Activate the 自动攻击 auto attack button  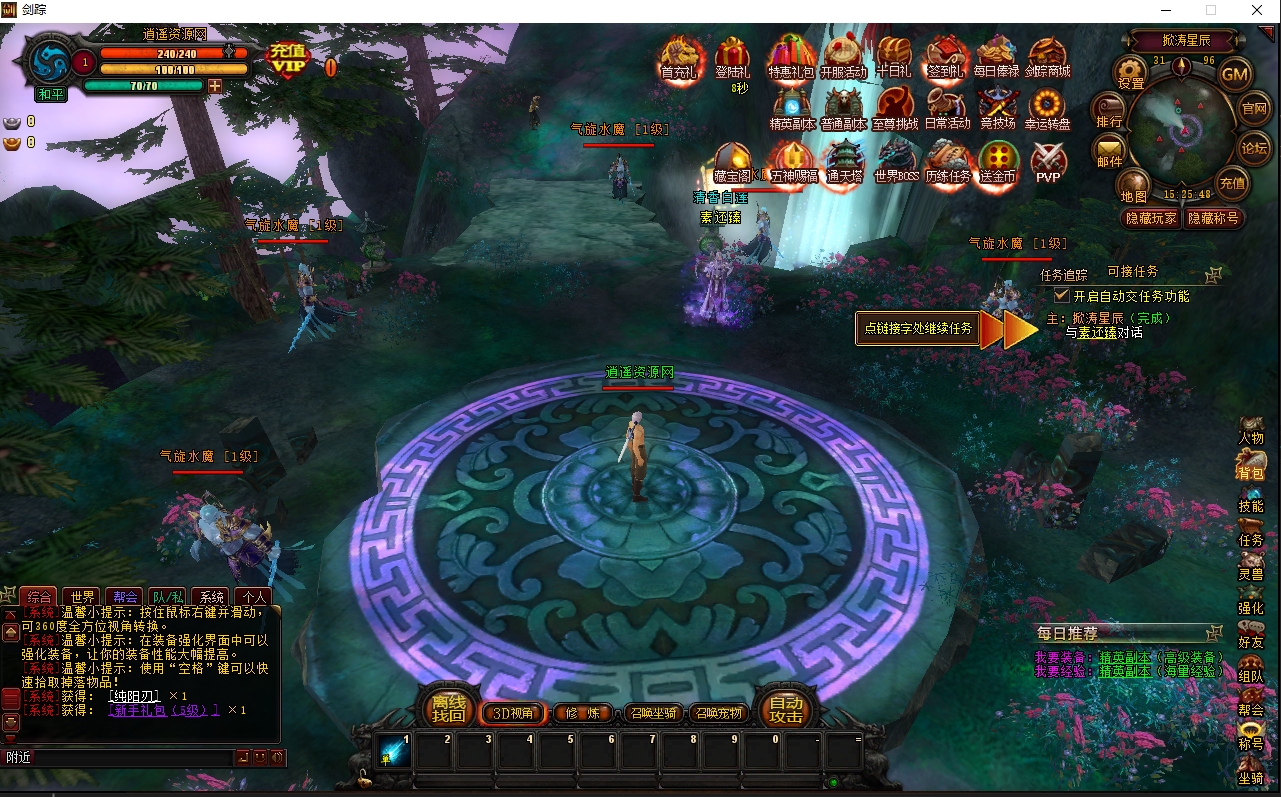(786, 710)
